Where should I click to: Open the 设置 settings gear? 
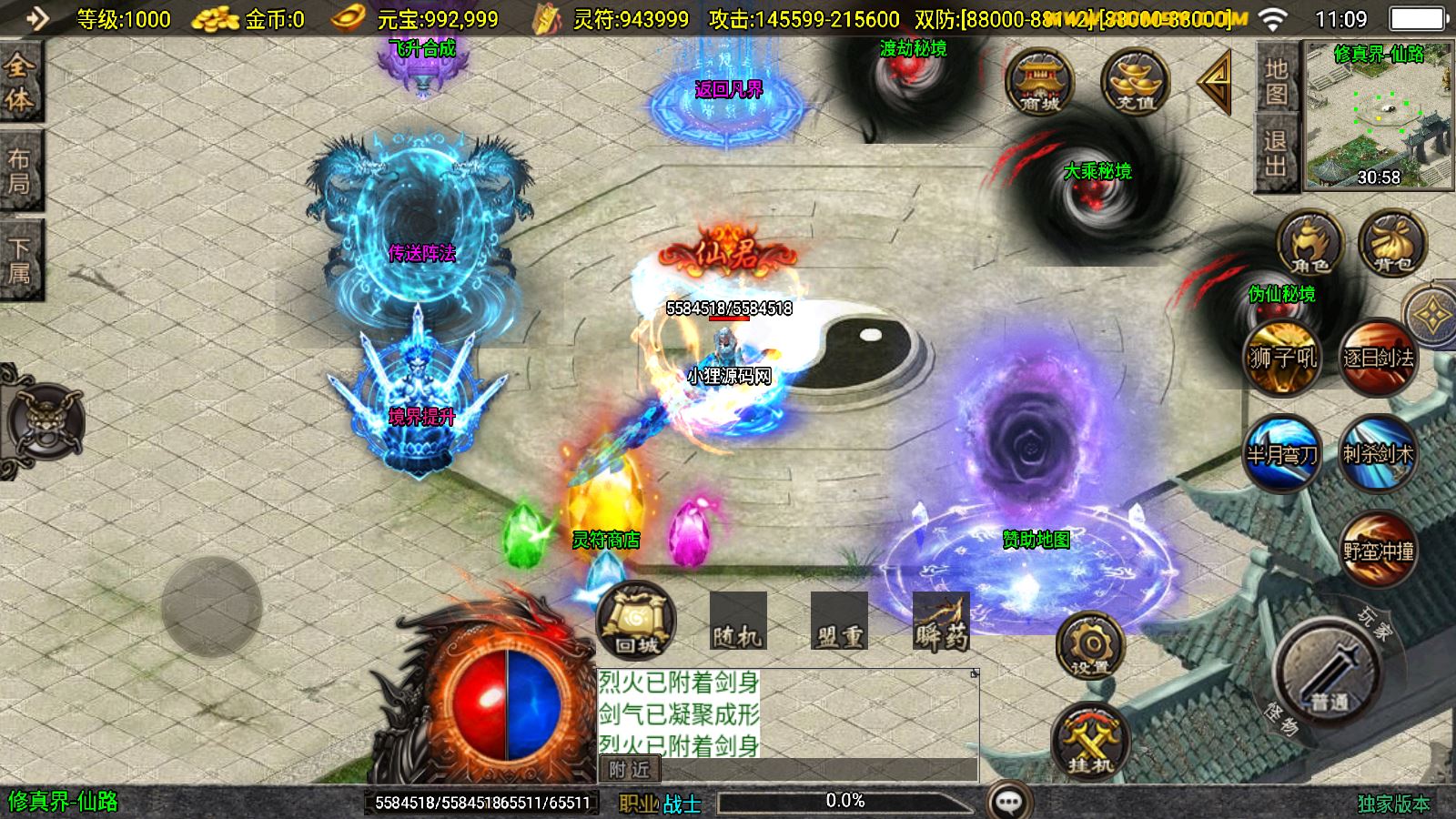pyautogui.click(x=1090, y=646)
